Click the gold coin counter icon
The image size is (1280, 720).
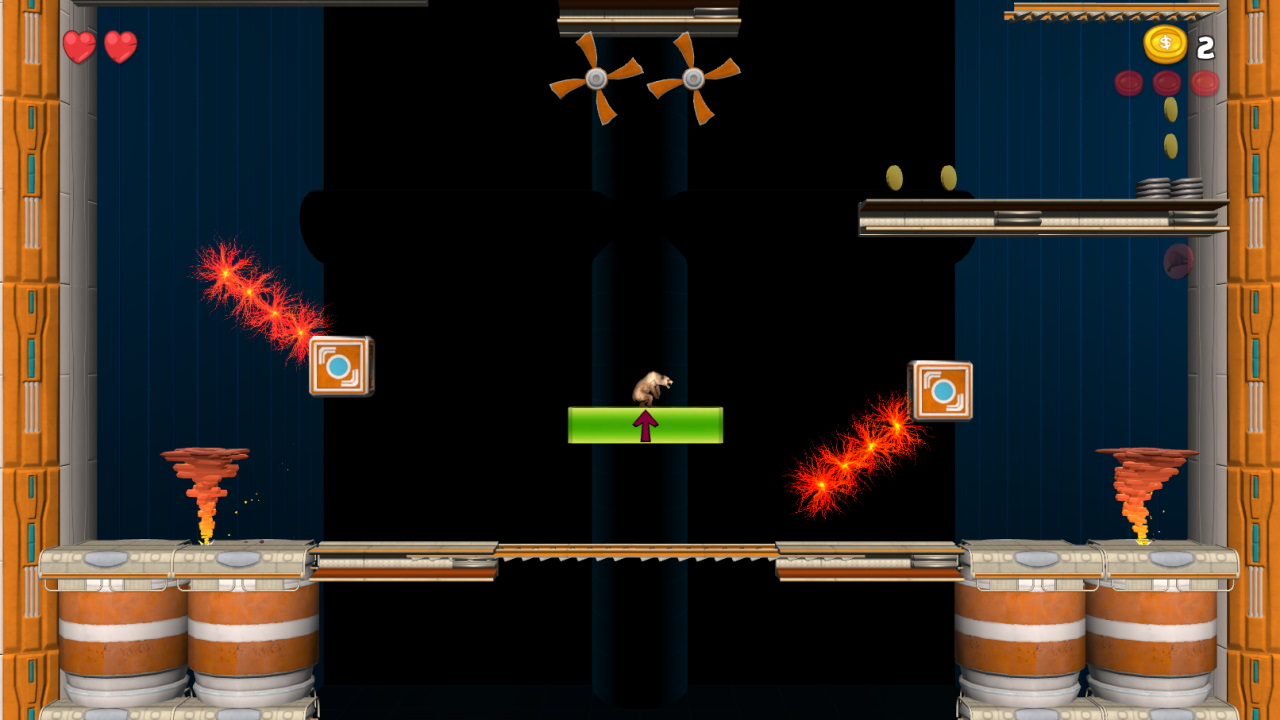click(x=1166, y=44)
